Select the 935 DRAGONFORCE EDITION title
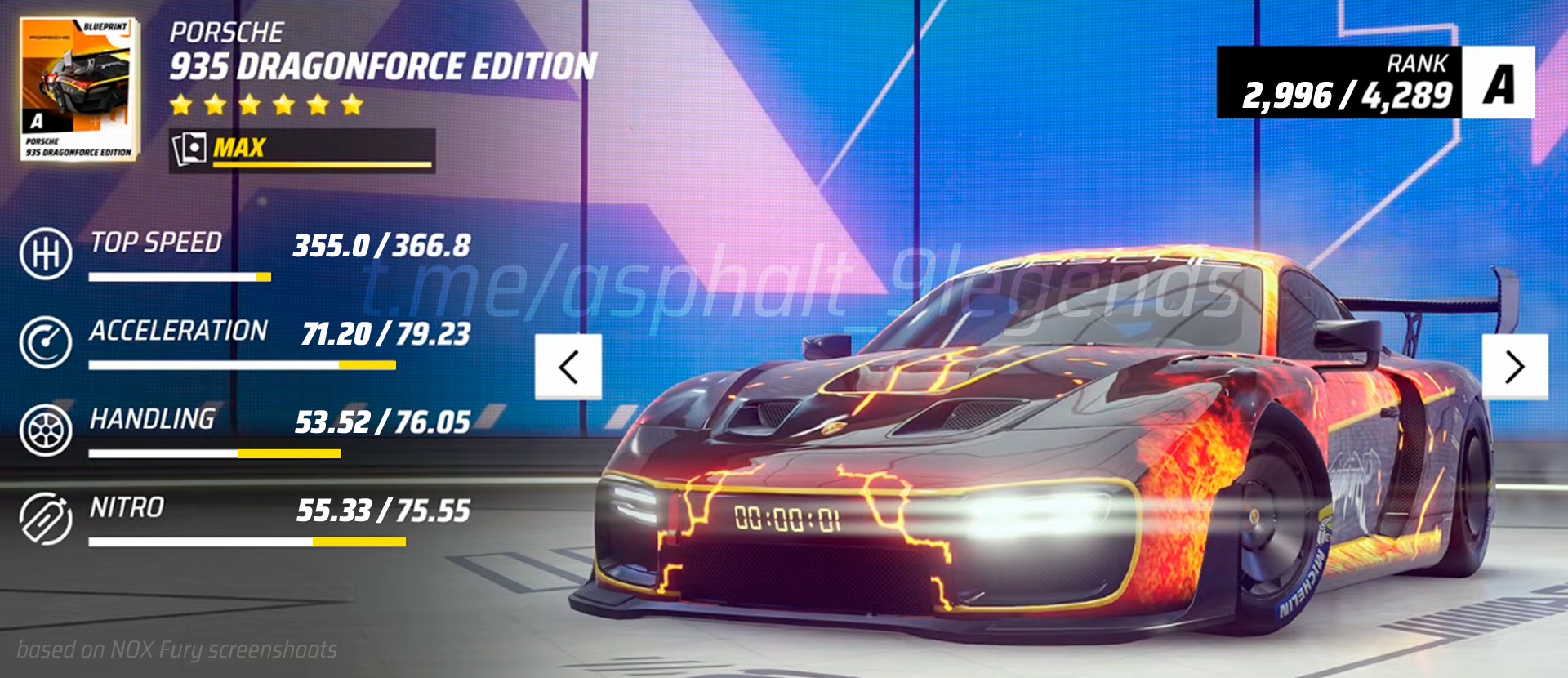 [x=384, y=64]
